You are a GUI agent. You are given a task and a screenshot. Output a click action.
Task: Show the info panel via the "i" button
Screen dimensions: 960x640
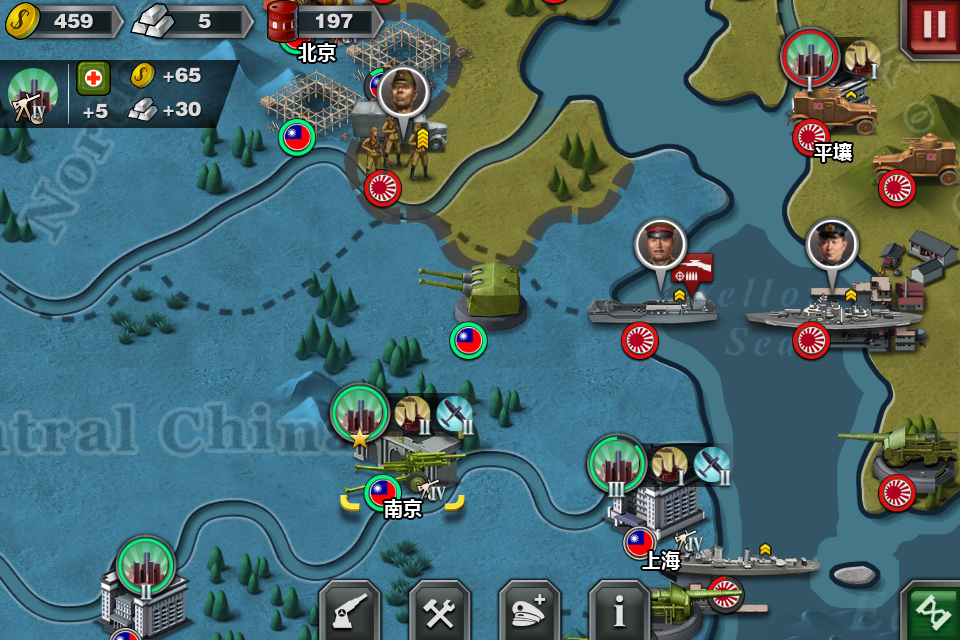pyautogui.click(x=619, y=612)
